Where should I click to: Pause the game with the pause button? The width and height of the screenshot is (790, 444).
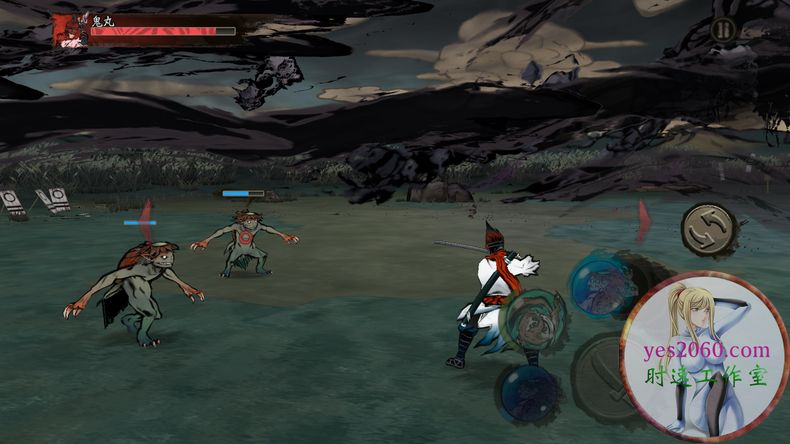coord(723,30)
